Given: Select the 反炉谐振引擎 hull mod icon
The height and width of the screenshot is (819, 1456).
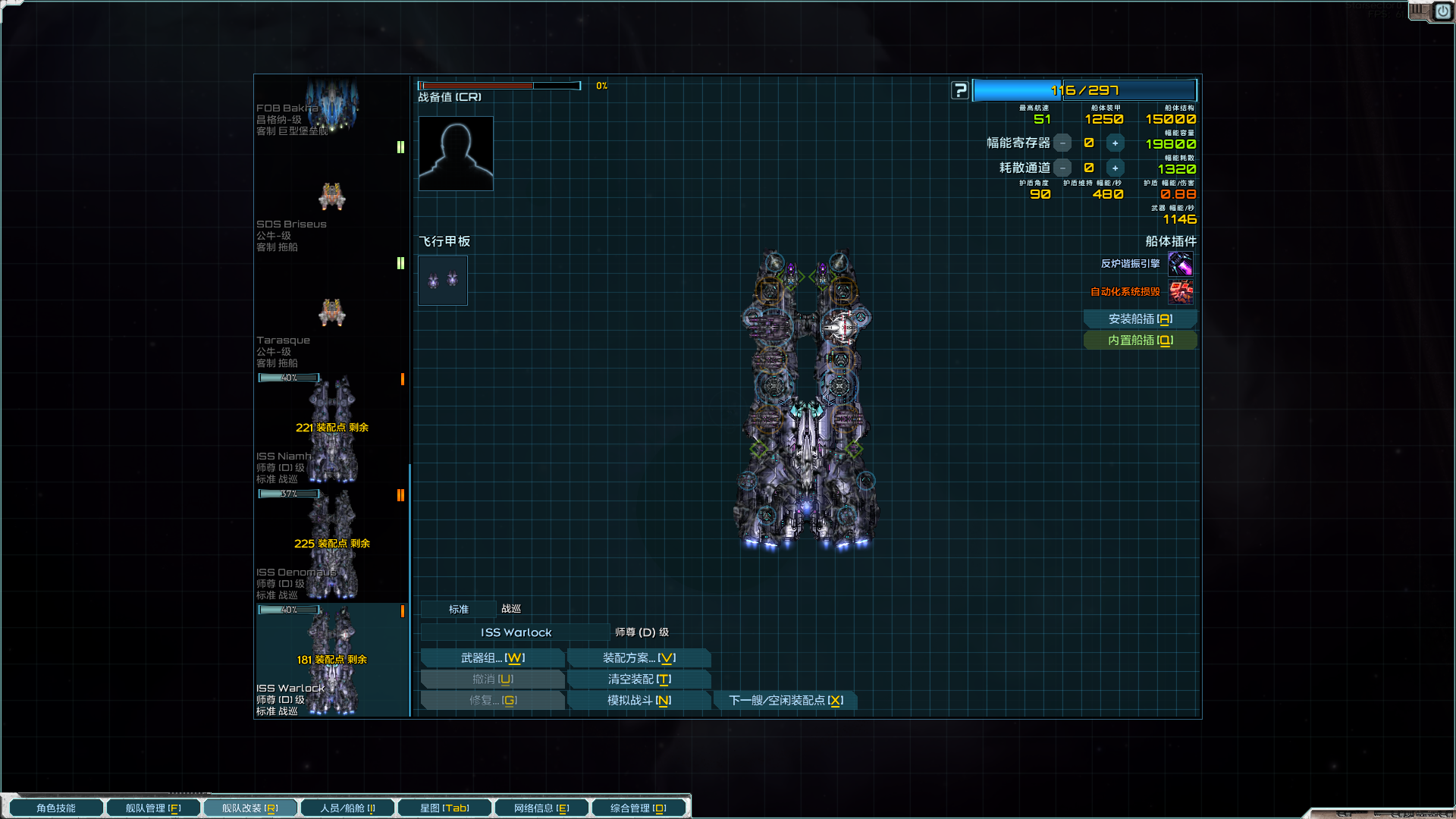Looking at the screenshot, I should (1180, 264).
